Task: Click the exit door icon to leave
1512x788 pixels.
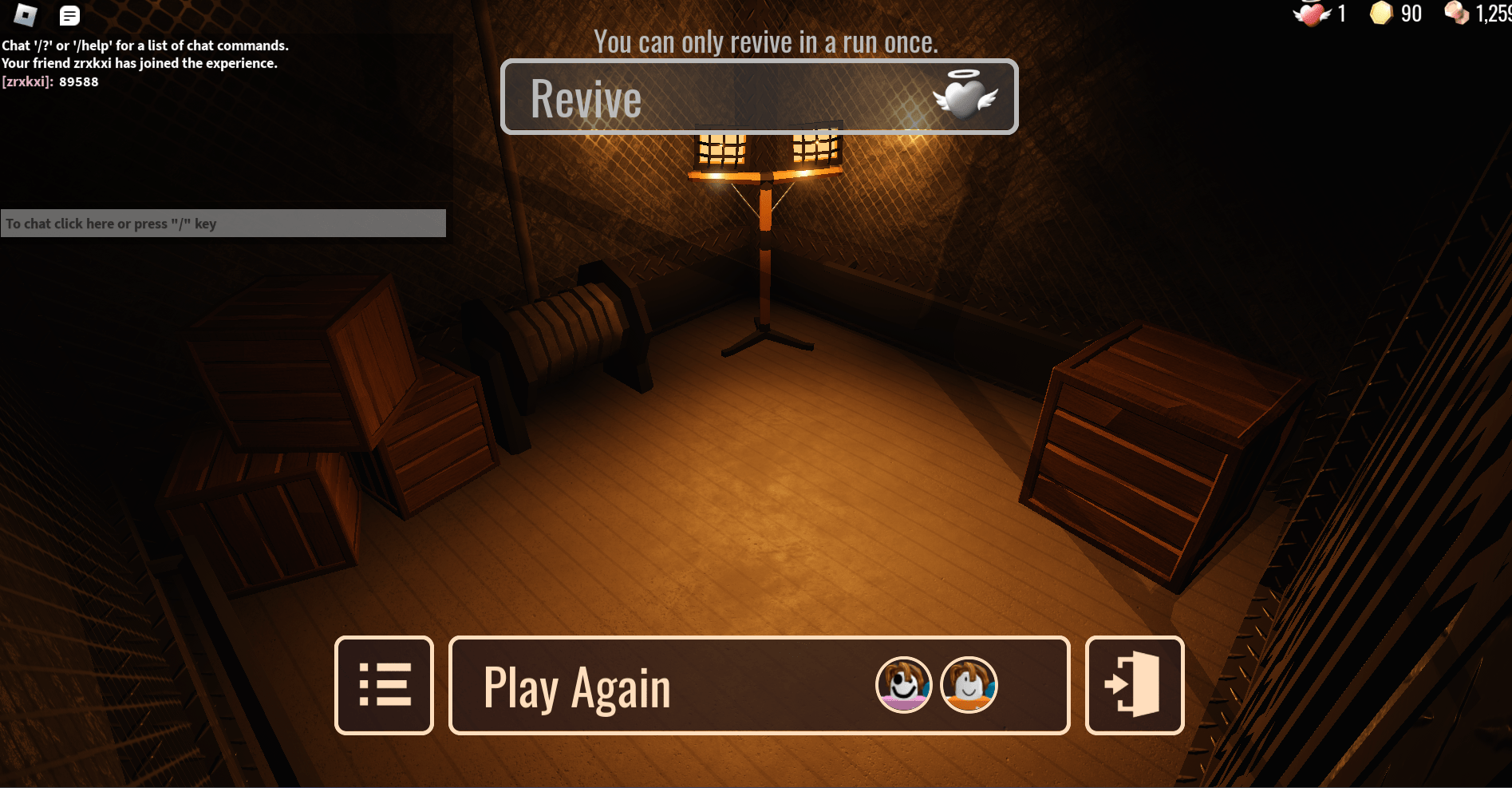Action: pyautogui.click(x=1133, y=685)
